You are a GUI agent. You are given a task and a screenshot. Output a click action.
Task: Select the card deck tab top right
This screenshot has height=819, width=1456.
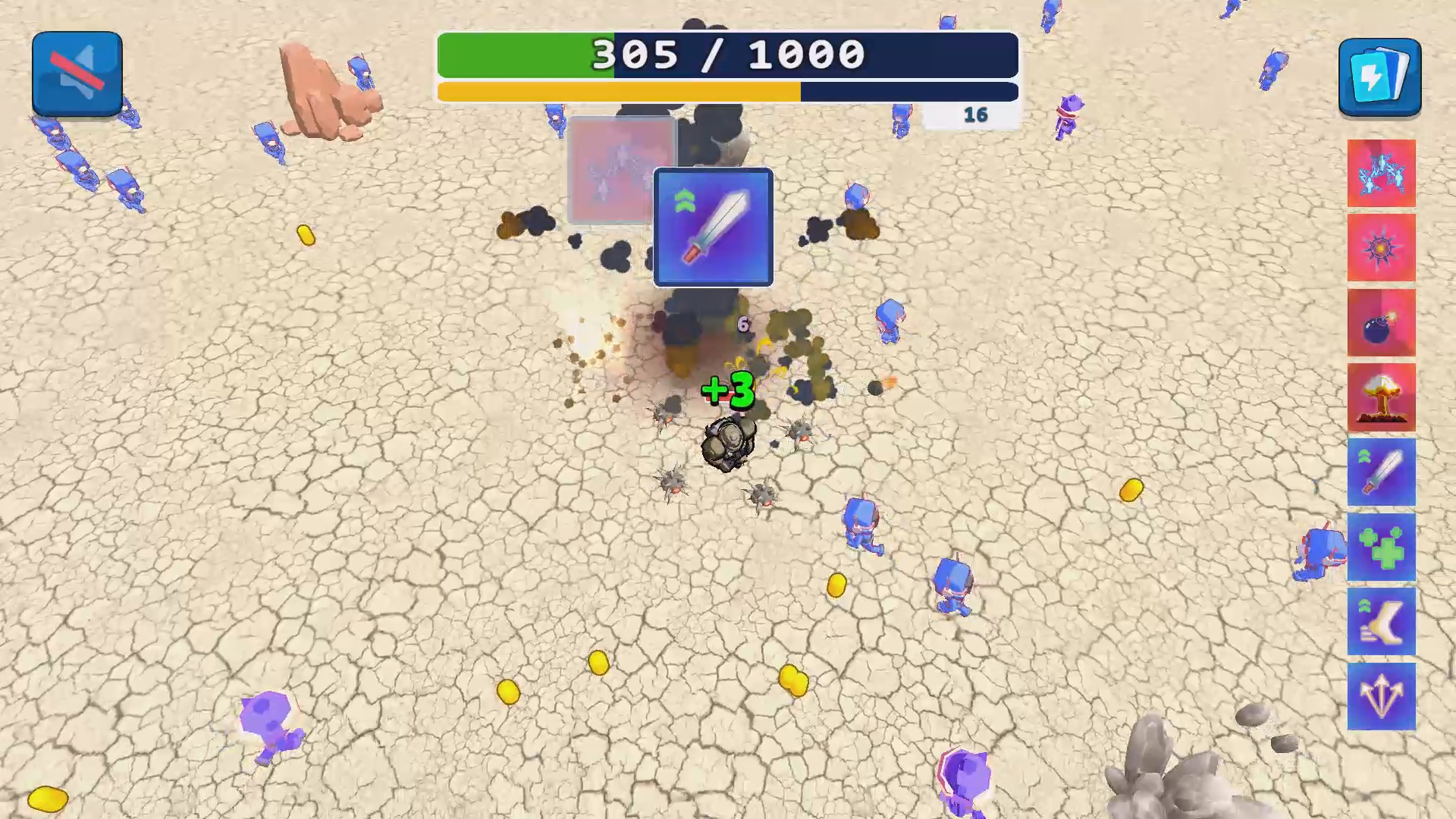(1379, 76)
